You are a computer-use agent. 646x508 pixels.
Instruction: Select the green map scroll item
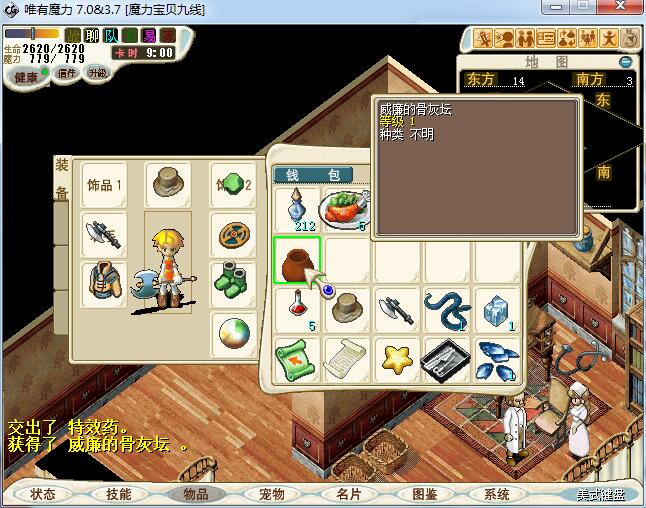[297, 358]
